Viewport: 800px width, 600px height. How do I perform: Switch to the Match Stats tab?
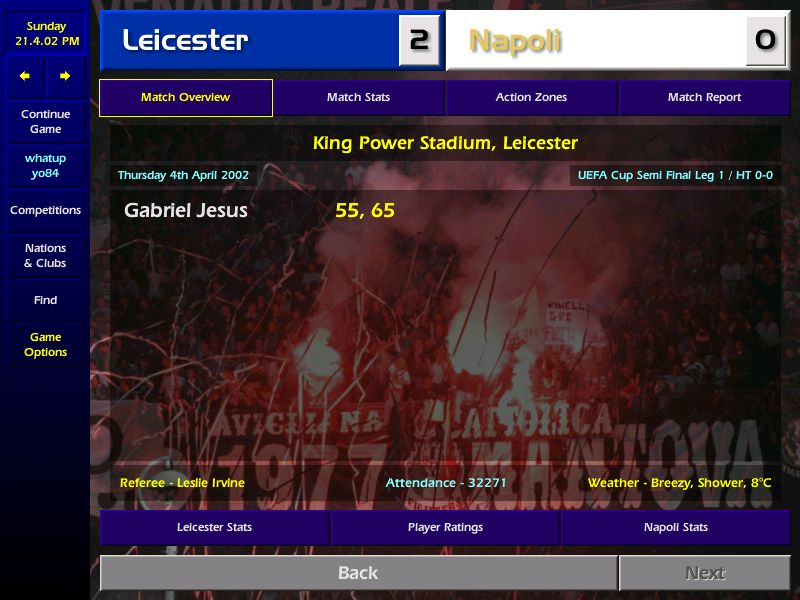pos(358,98)
